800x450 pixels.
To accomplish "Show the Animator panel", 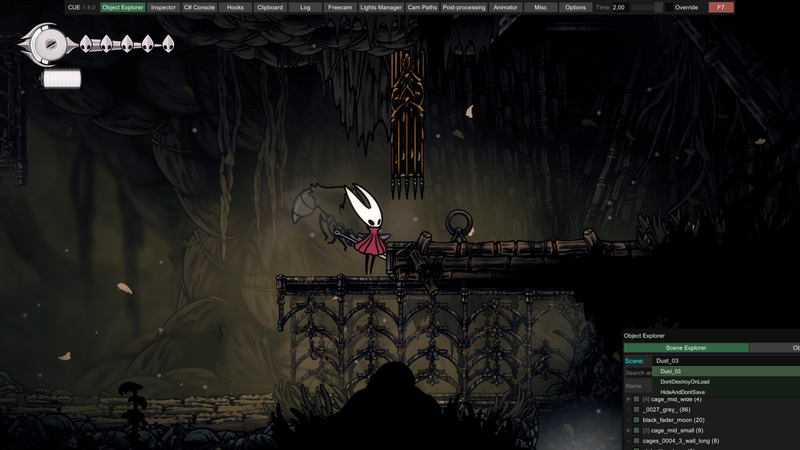I will tap(506, 7).
